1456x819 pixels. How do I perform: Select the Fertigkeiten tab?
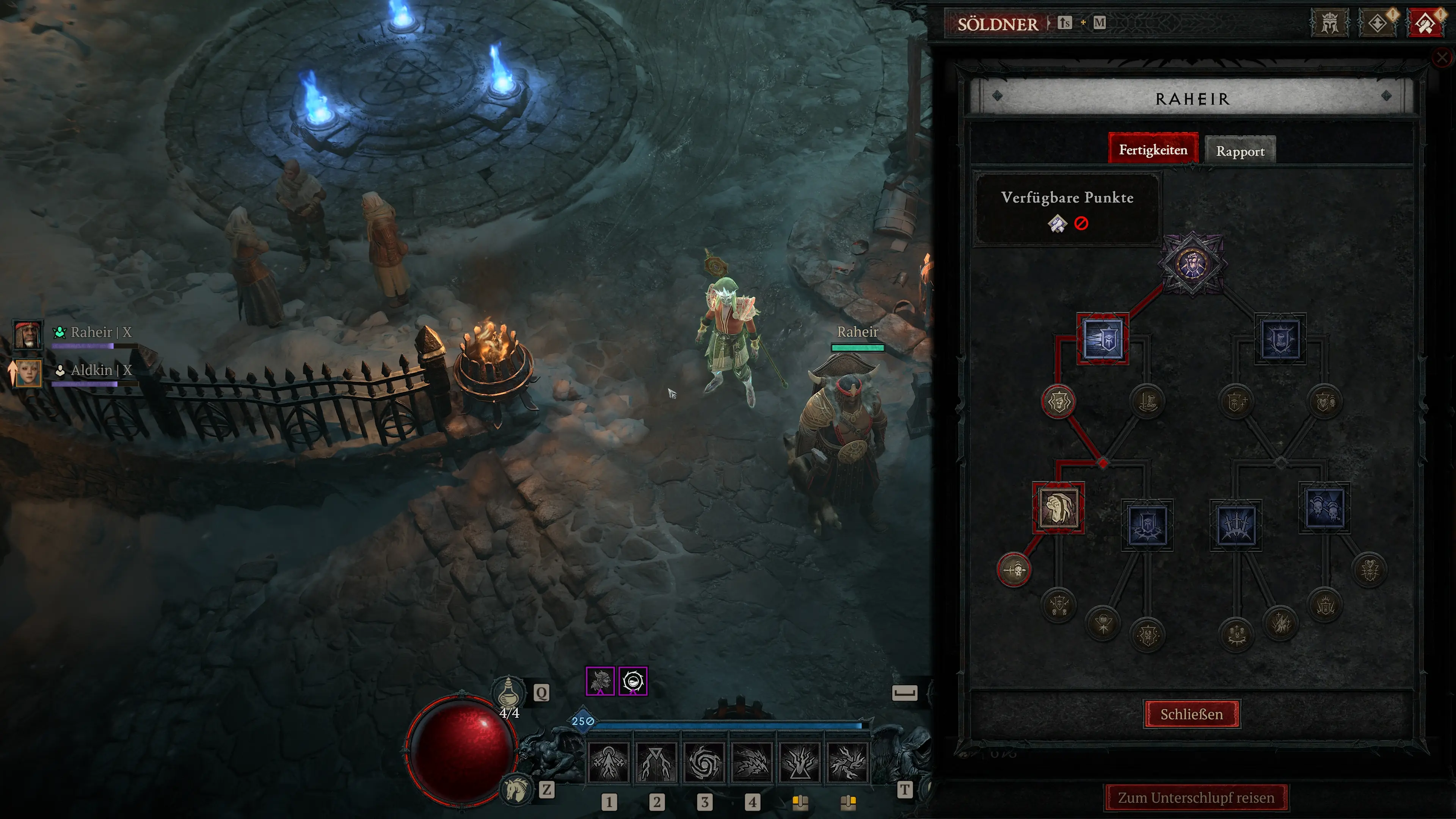tap(1153, 150)
